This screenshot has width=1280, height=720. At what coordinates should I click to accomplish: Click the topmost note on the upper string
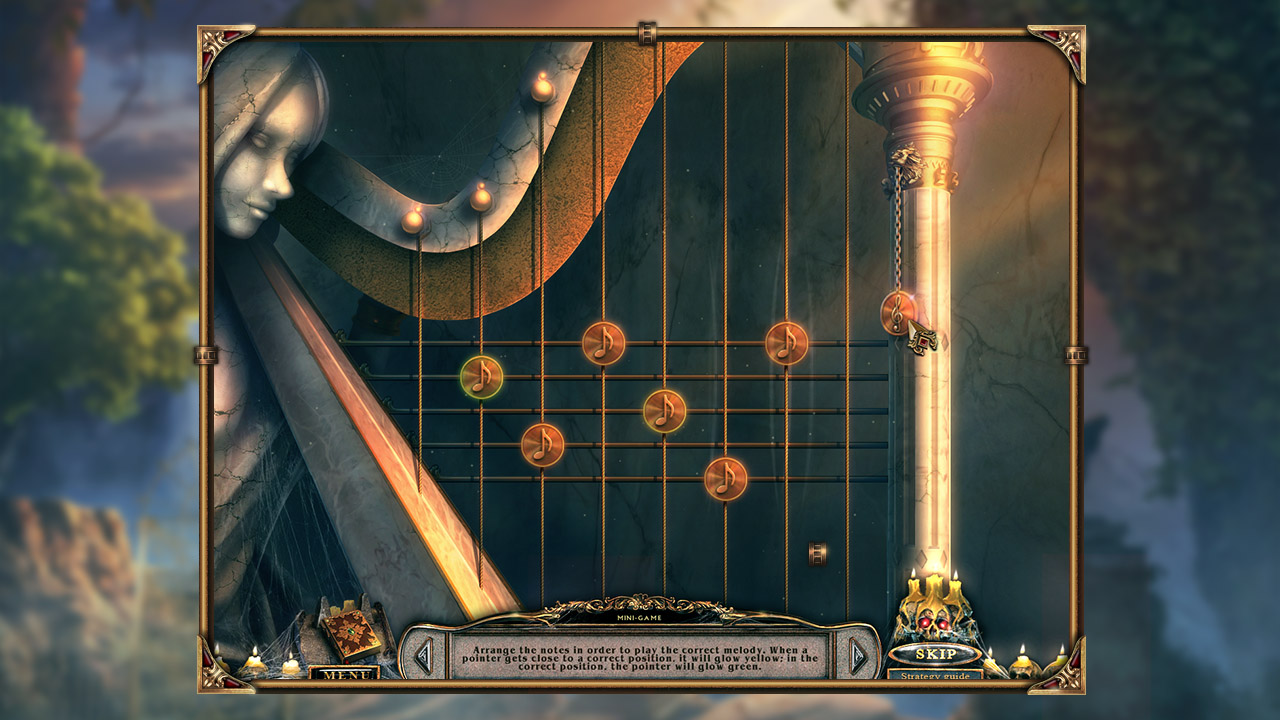click(x=604, y=344)
